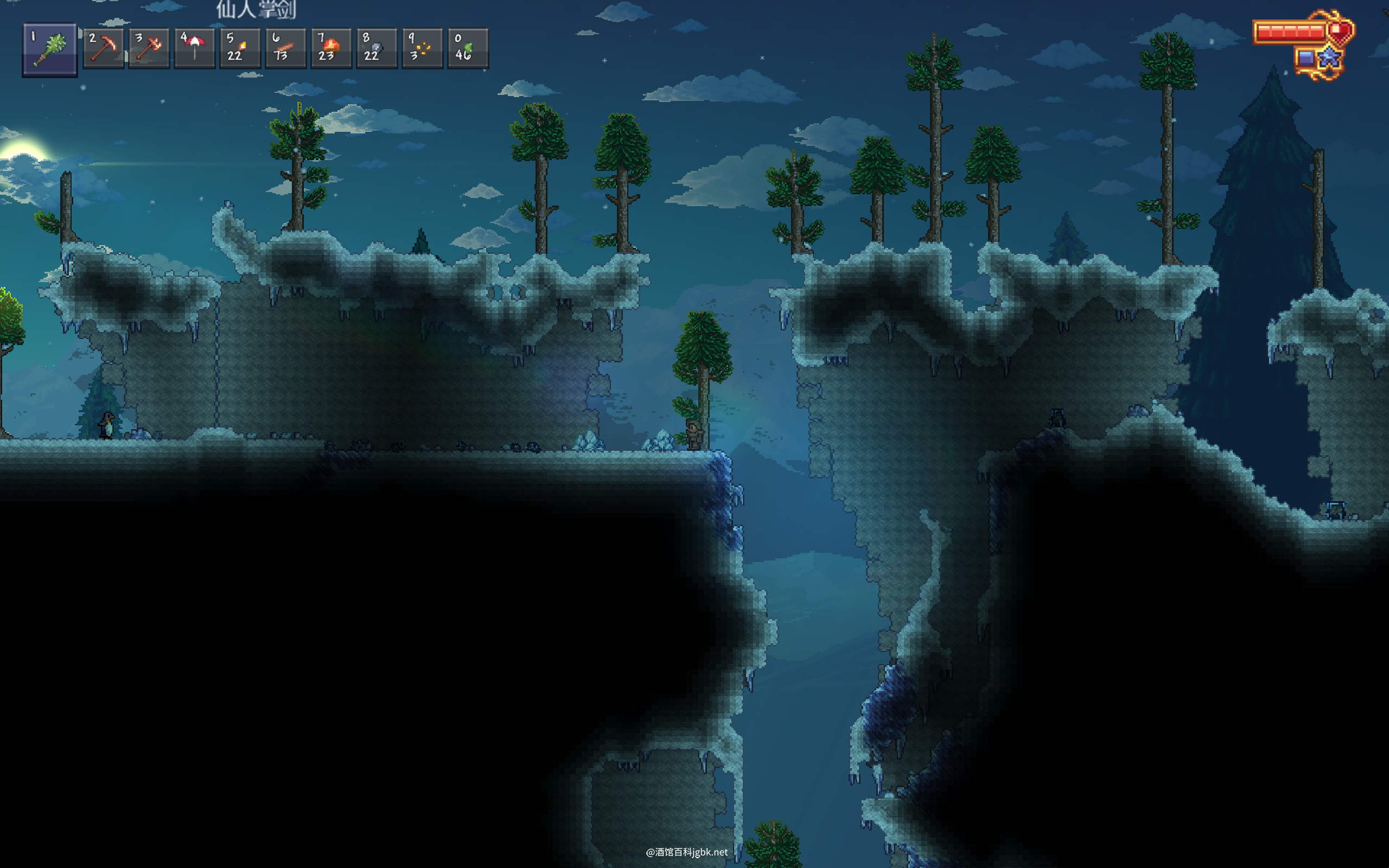1389x868 pixels.
Task: Select the cactus sword hotbar slot
Action: click(x=50, y=49)
